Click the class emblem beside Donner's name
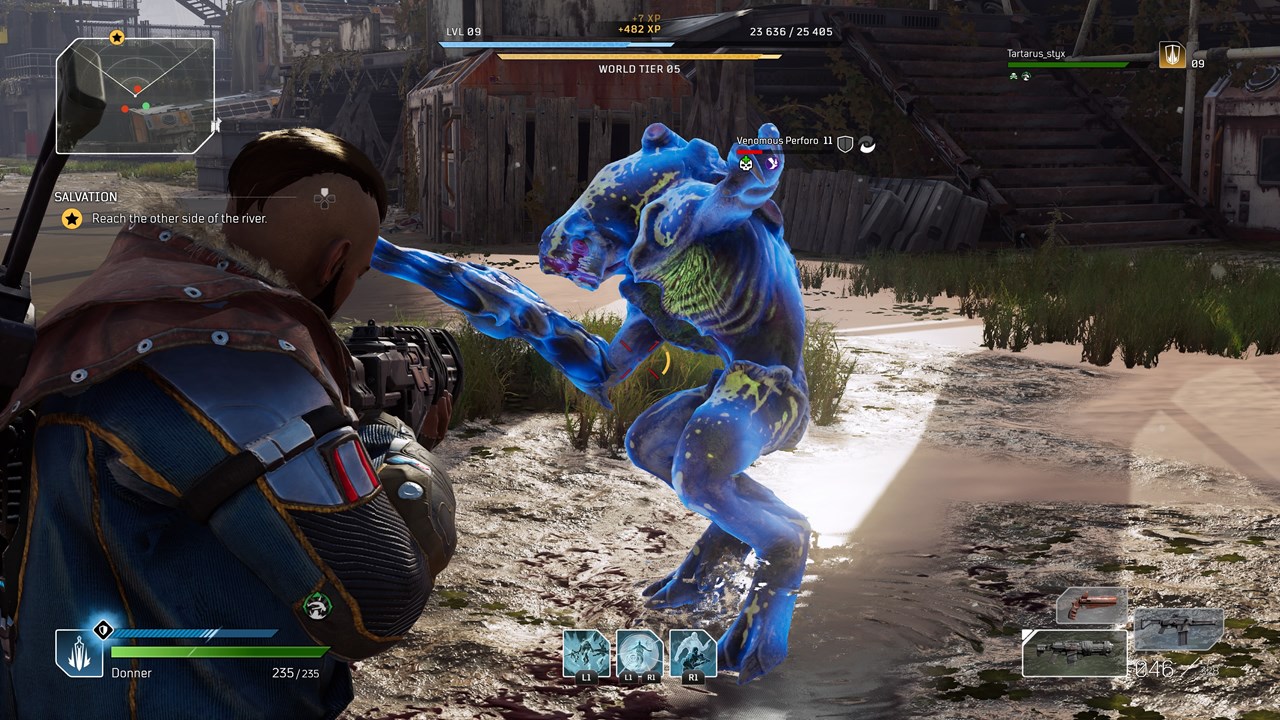 click(x=79, y=652)
